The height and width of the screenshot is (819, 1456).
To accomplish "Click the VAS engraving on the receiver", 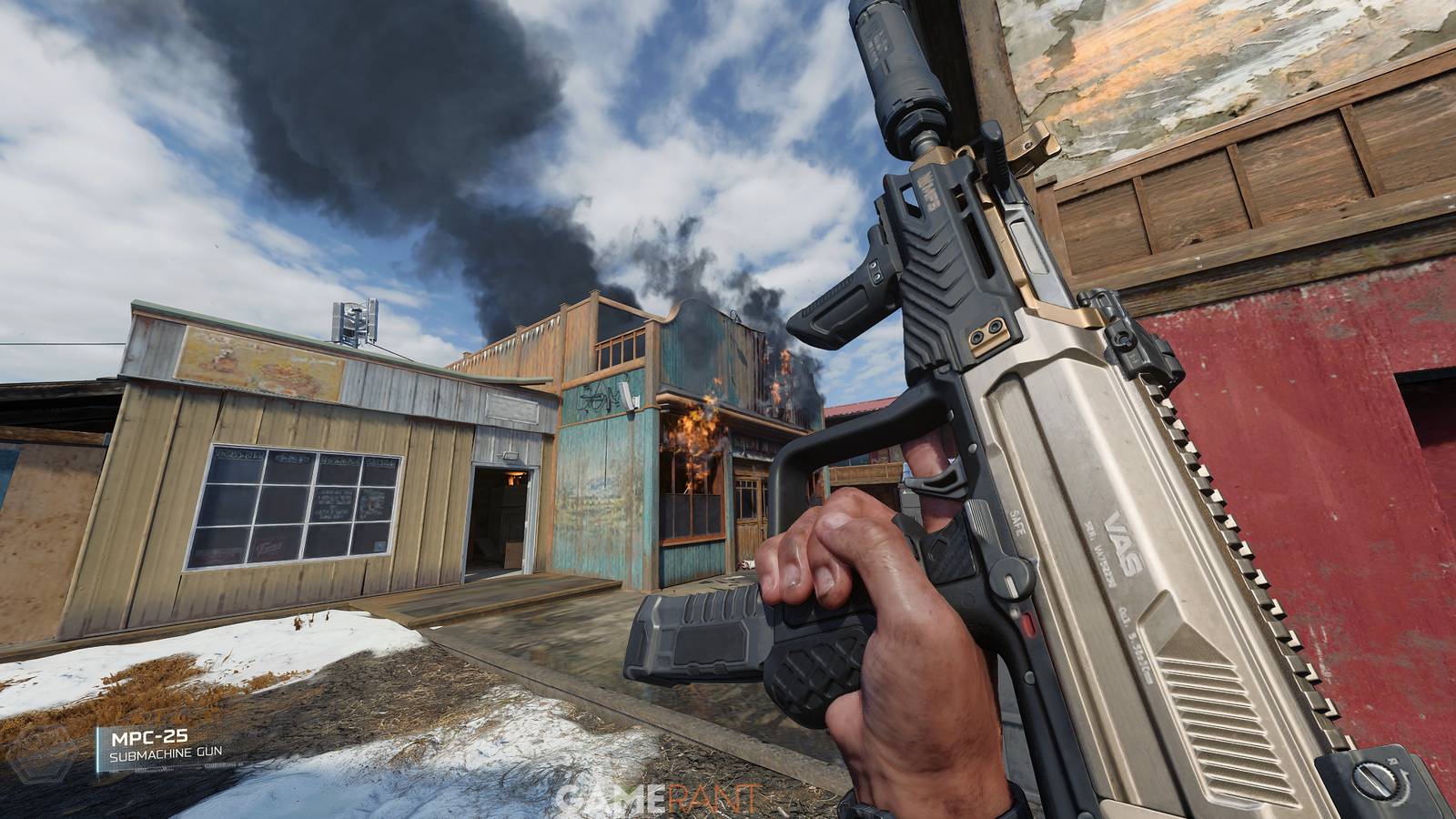I will [1126, 543].
